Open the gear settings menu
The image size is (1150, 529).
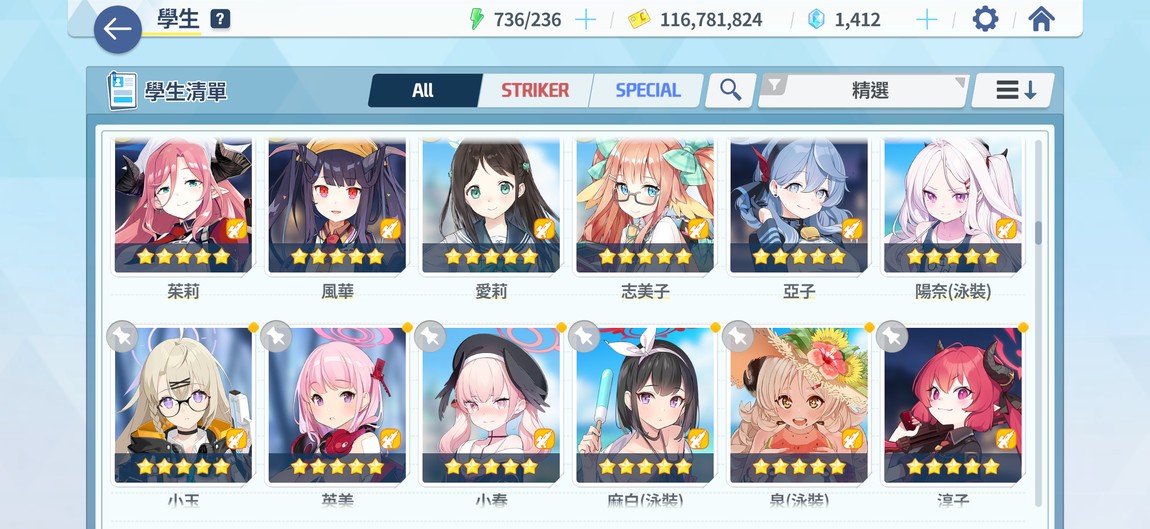[985, 19]
